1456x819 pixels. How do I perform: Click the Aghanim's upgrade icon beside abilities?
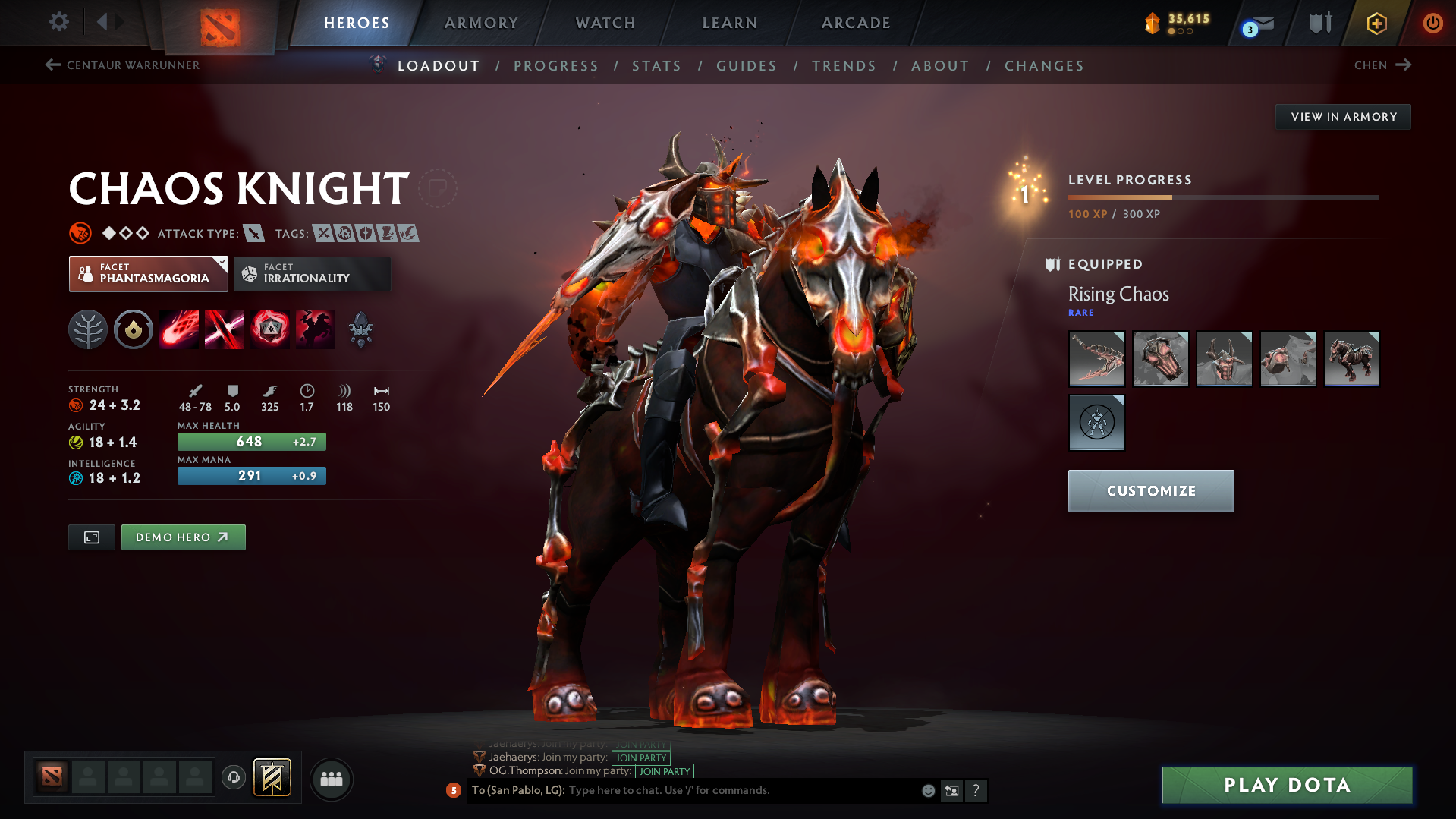pyautogui.click(x=361, y=329)
